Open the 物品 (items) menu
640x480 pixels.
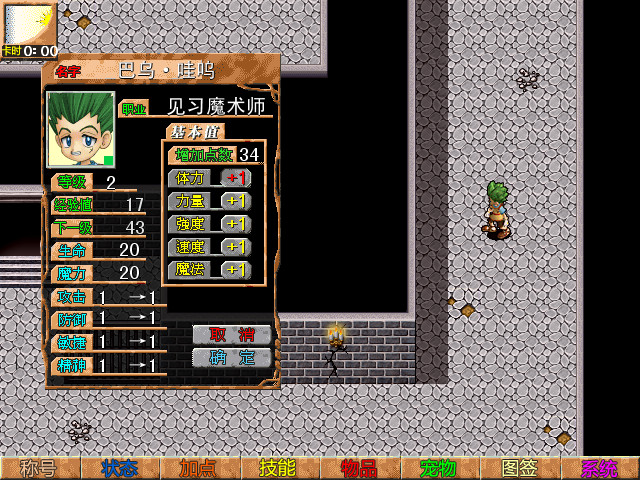[x=360, y=468]
